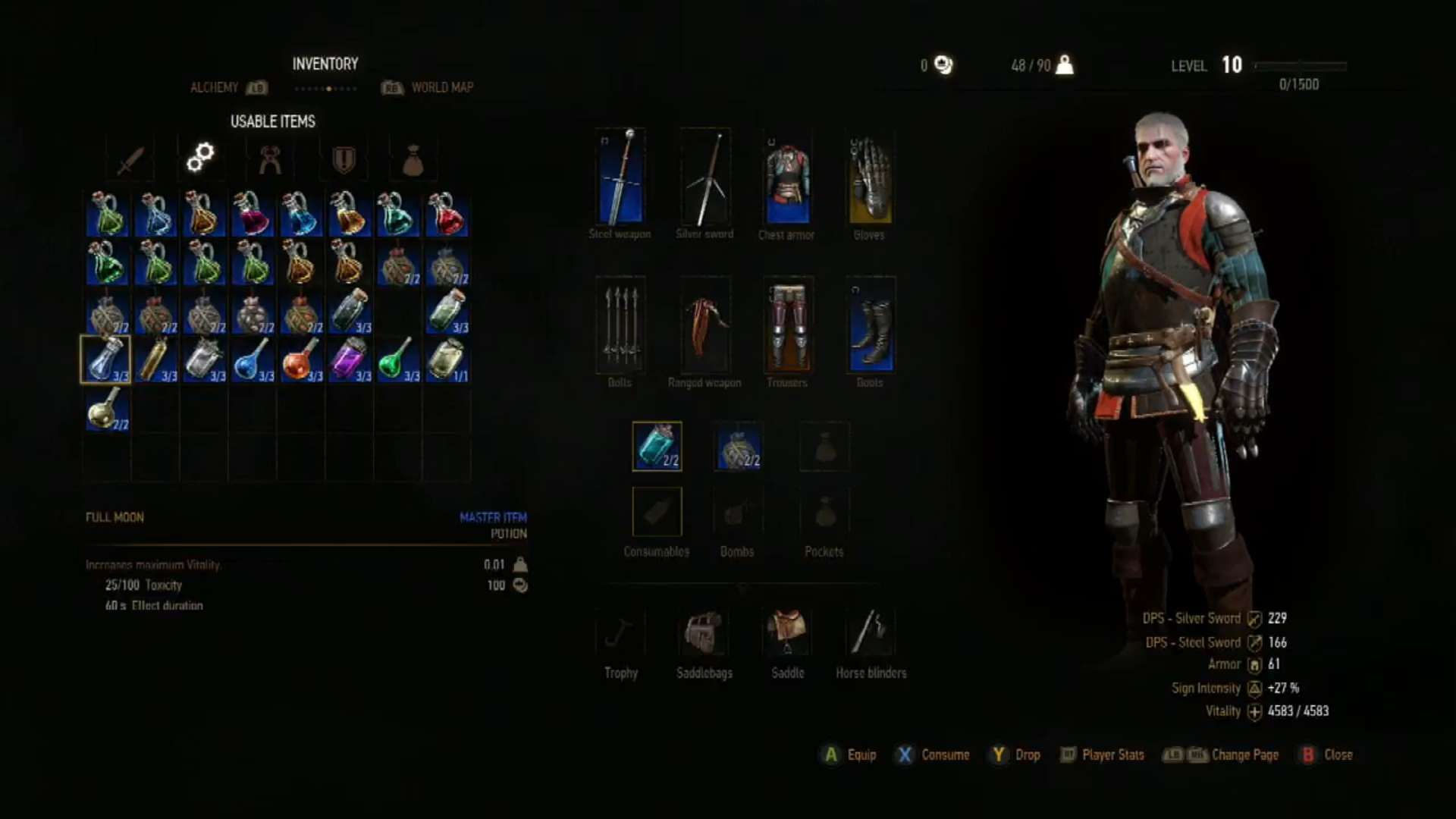Open the Ranged weapon crossbow slot
This screenshot has height=819, width=1456.
[704, 326]
